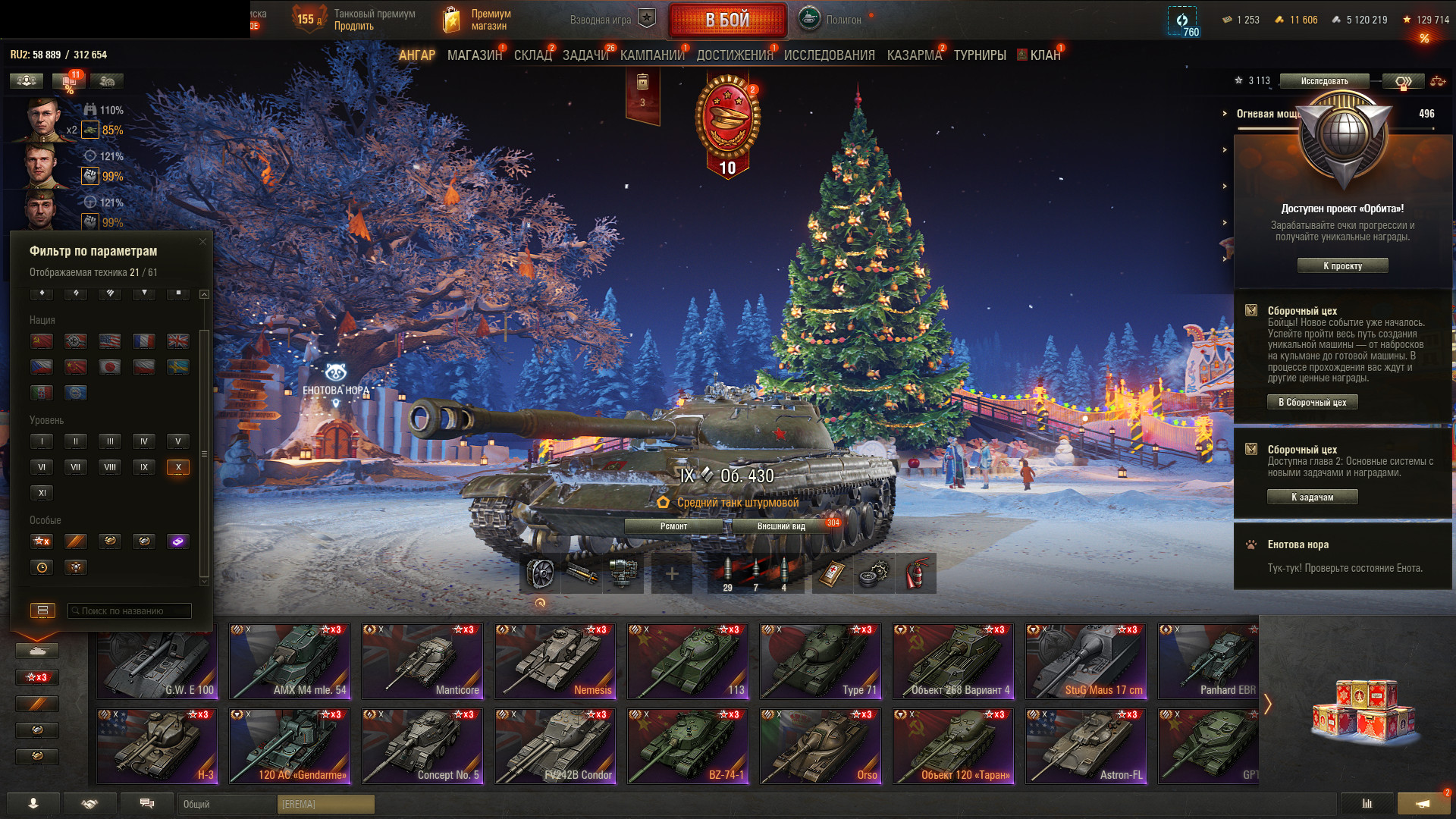The width and height of the screenshot is (1456, 819).
Task: Click the К проекту button
Action: pos(1342,266)
